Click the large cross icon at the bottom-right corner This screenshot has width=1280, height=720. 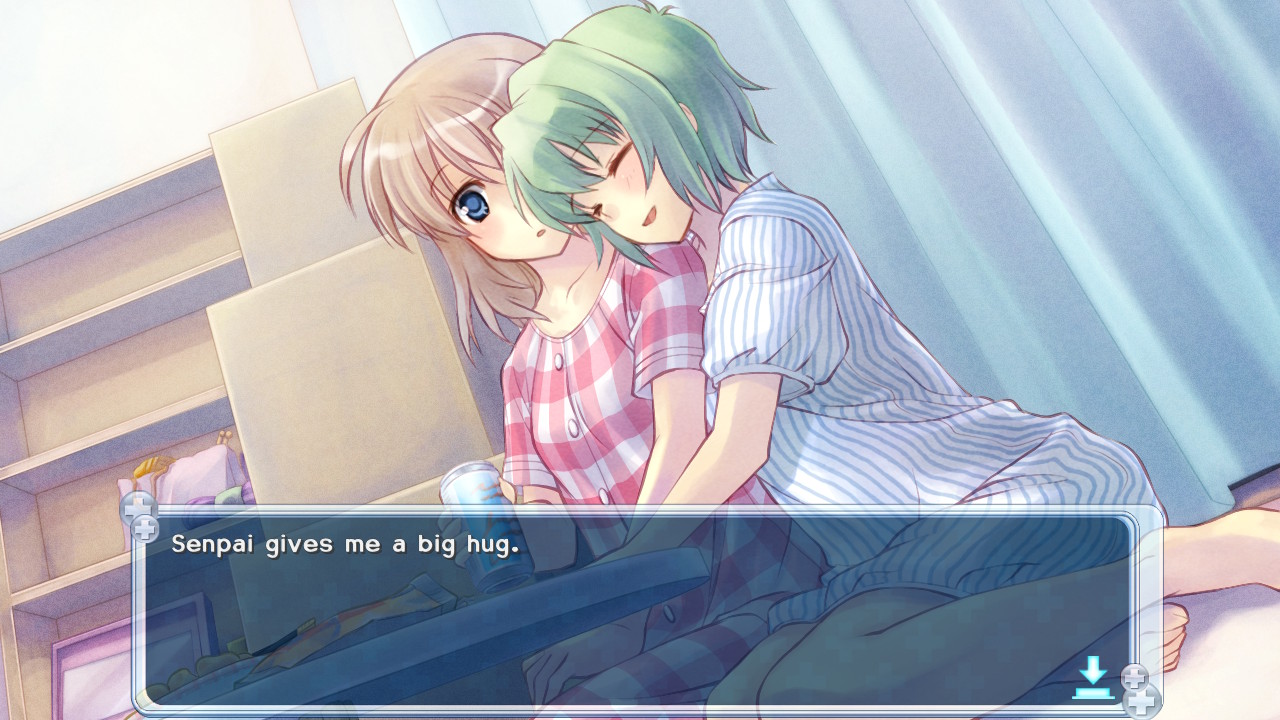[x=1142, y=703]
